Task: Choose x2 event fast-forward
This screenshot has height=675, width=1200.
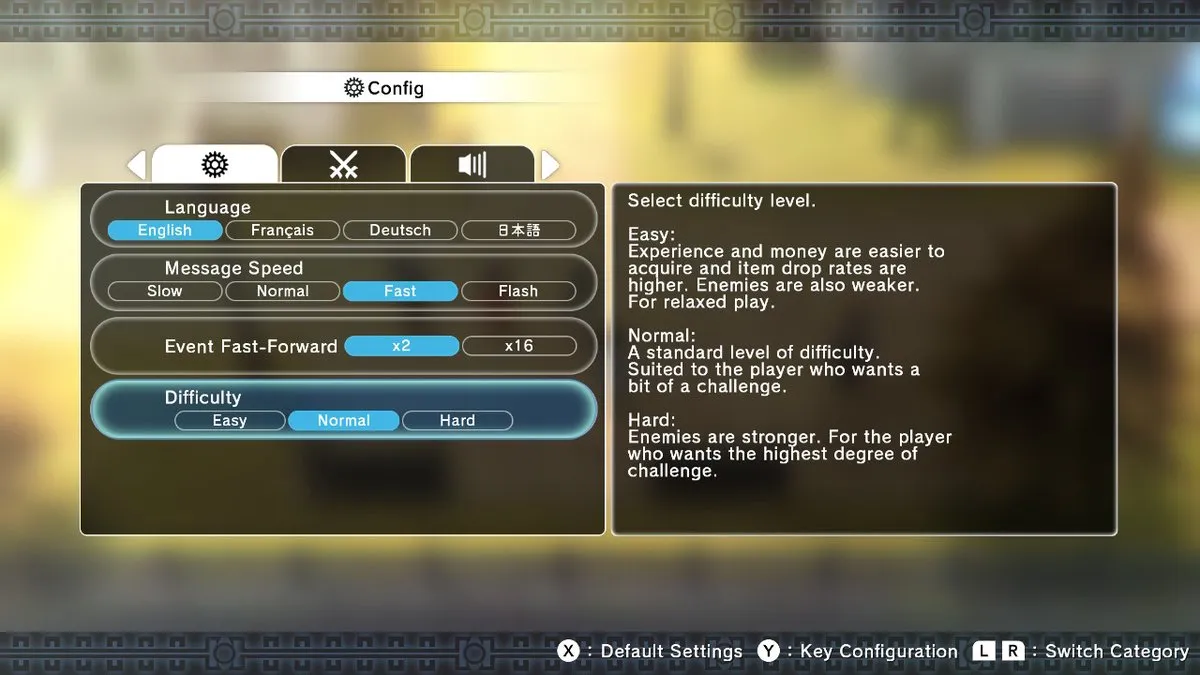Action: click(401, 346)
